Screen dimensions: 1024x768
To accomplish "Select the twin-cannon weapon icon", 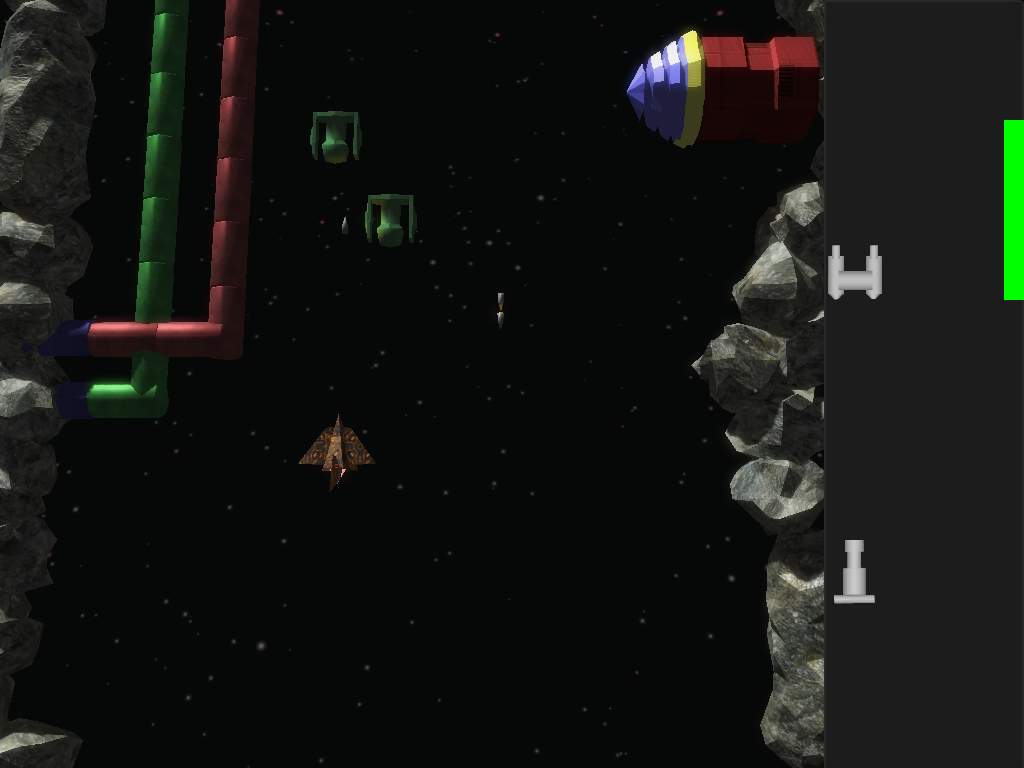I will 855,272.
